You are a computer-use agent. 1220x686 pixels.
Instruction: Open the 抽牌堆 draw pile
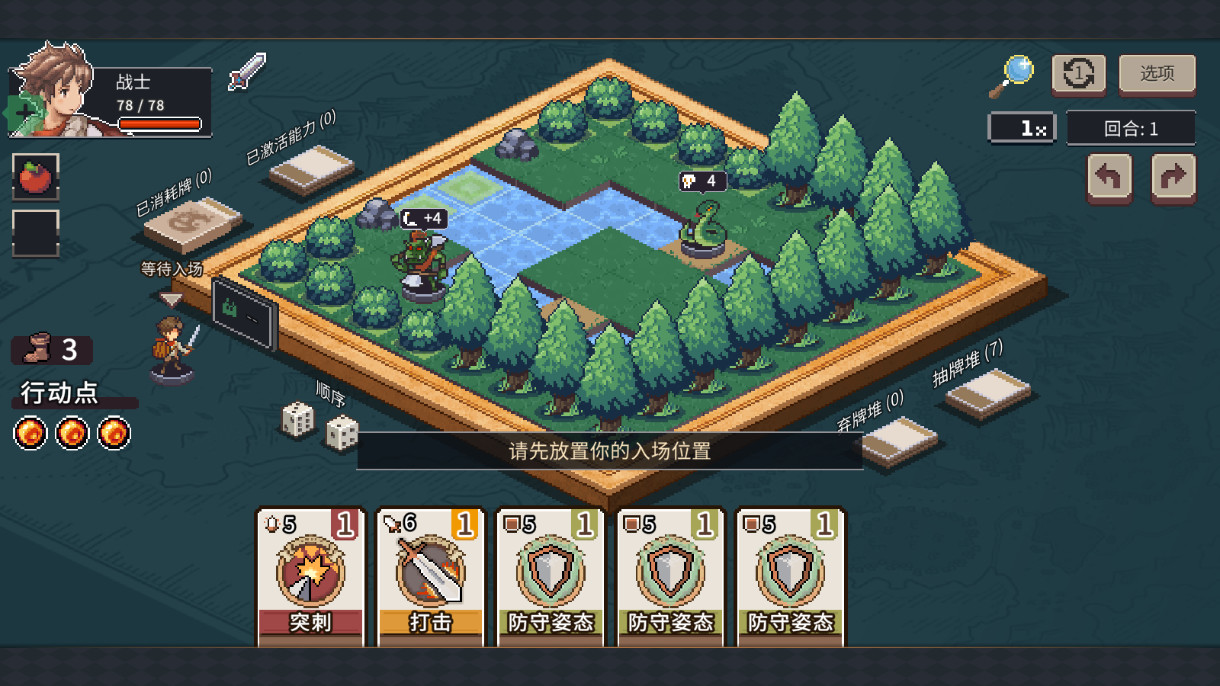988,393
